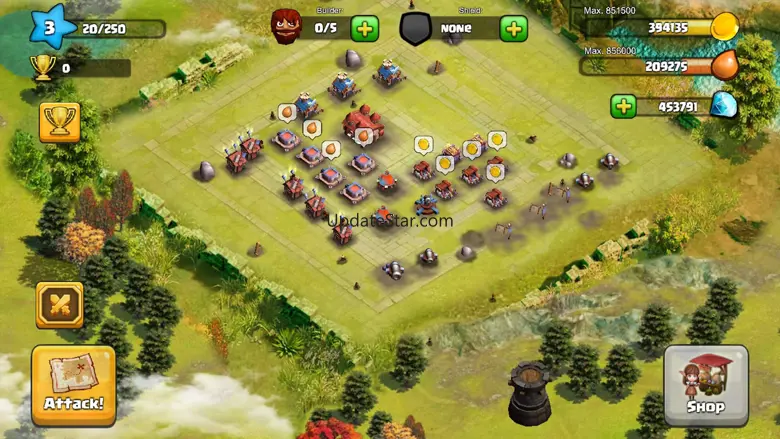Open the builder portrait icon
Viewport: 780px width, 439px height.
tap(287, 27)
